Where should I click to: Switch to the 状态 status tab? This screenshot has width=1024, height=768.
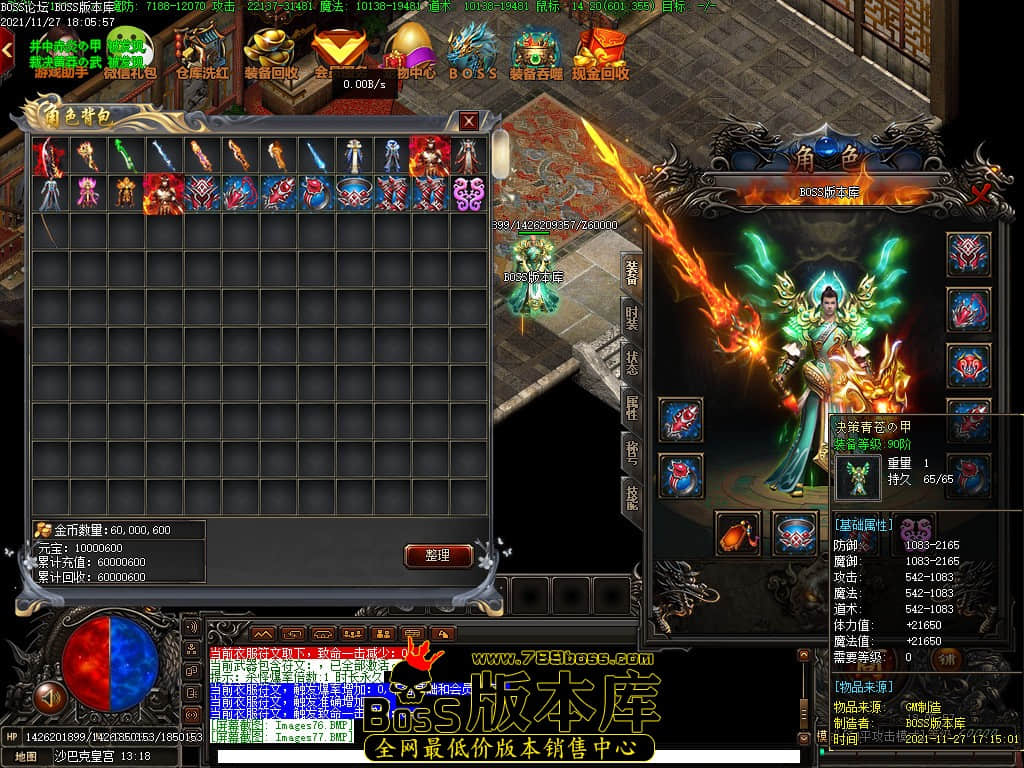coord(632,363)
